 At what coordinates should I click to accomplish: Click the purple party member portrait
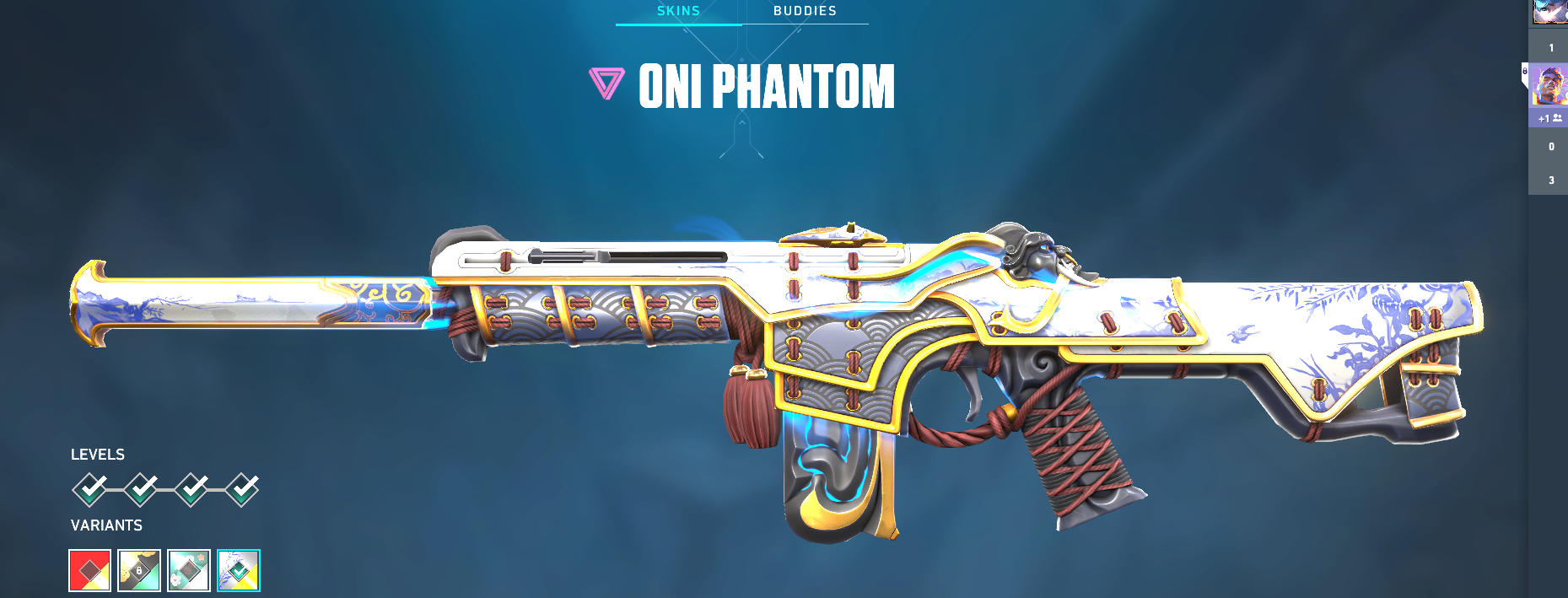[x=1549, y=86]
